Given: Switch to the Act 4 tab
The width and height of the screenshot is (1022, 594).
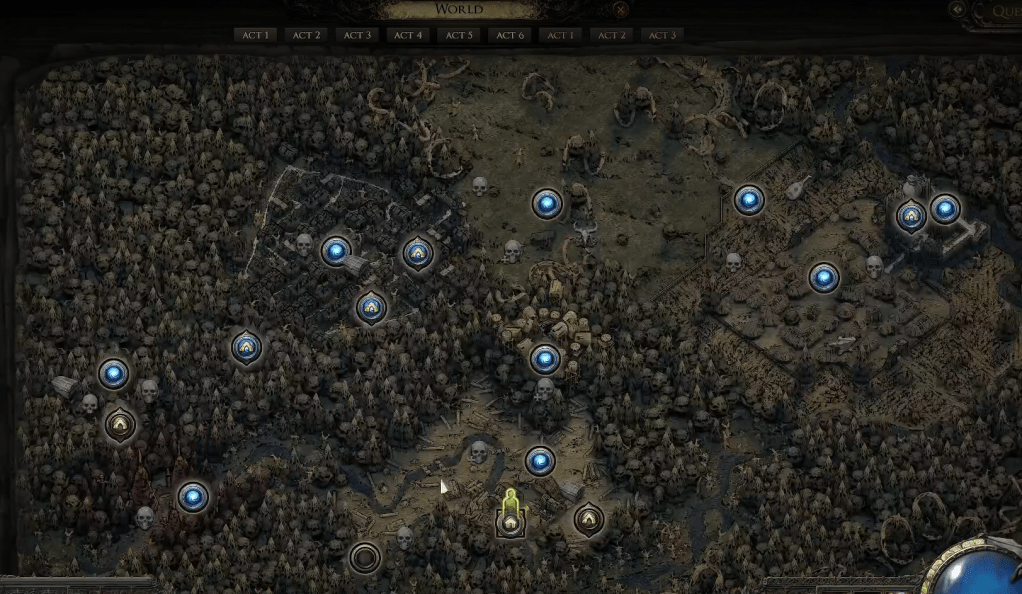Looking at the screenshot, I should [408, 35].
